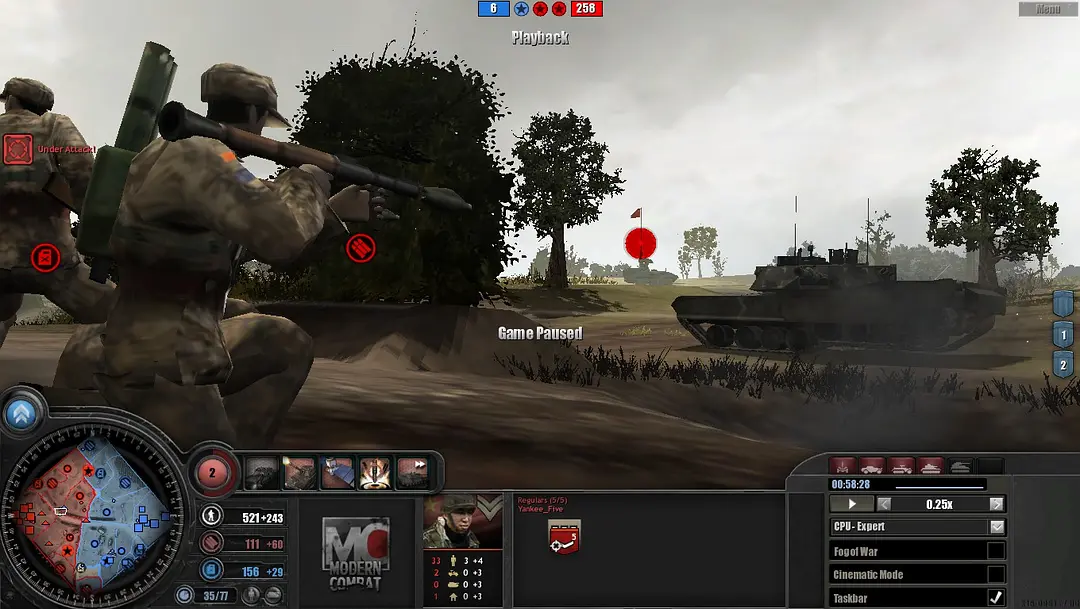Increase playback speed with the right arrow
This screenshot has width=1080, height=609.
[996, 504]
